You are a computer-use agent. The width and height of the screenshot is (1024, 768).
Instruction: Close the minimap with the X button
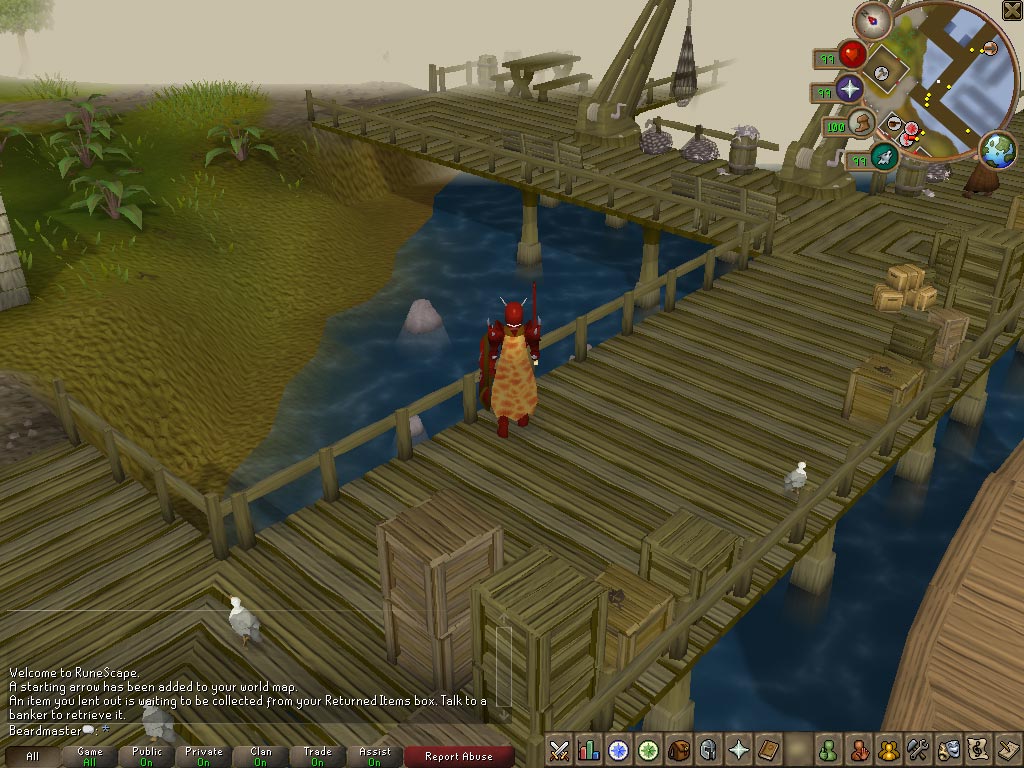[1011, 11]
